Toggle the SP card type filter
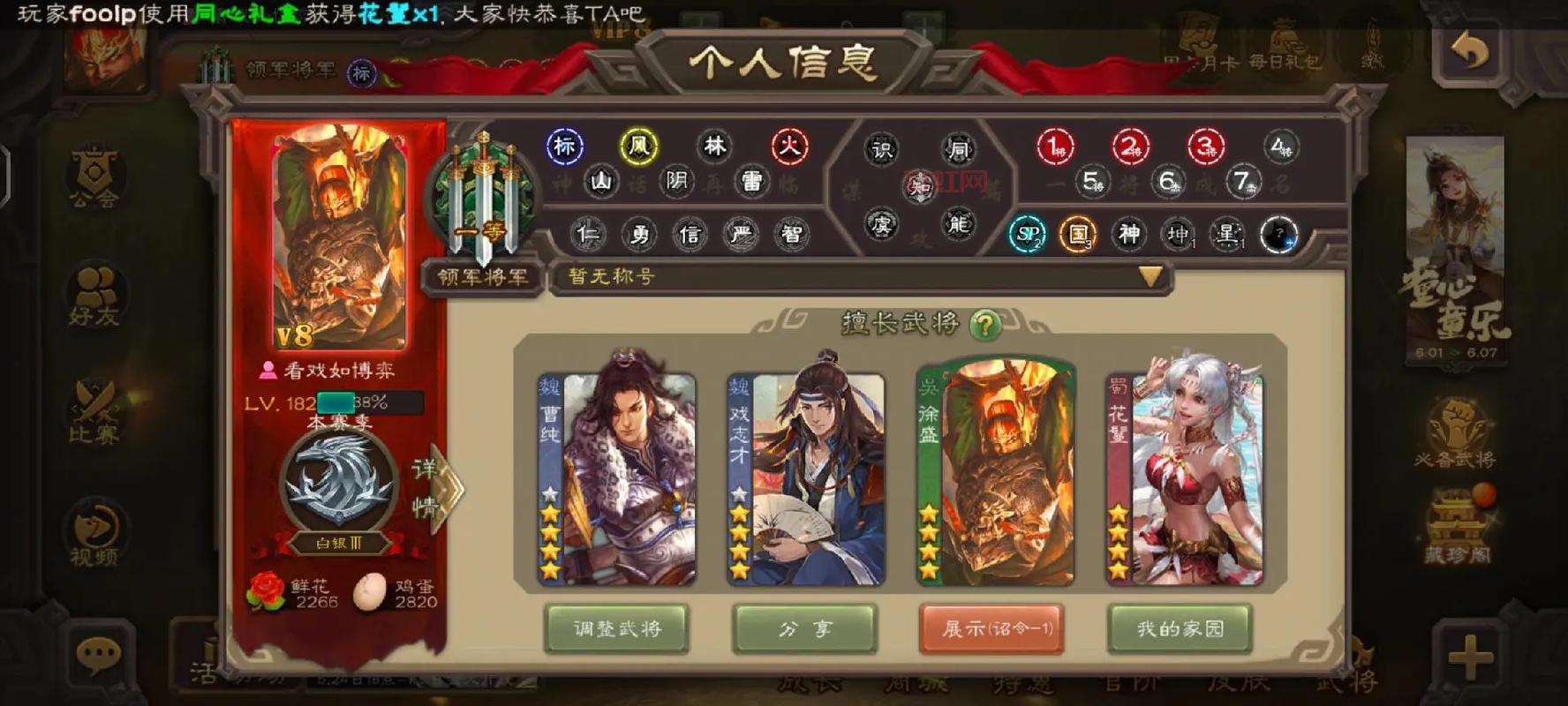The width and height of the screenshot is (1568, 706). pos(1026,235)
